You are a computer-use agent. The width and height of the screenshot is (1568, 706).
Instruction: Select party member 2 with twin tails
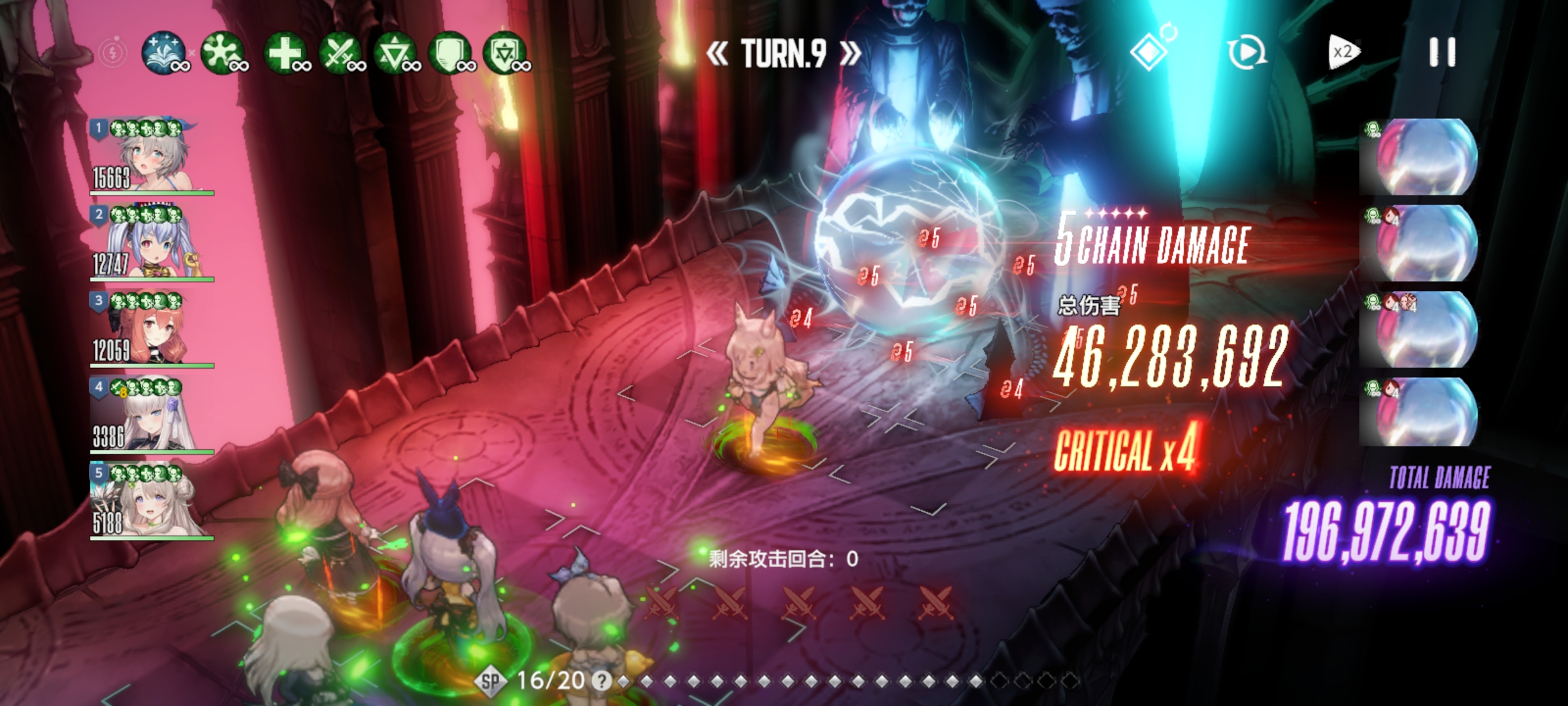[x=152, y=243]
